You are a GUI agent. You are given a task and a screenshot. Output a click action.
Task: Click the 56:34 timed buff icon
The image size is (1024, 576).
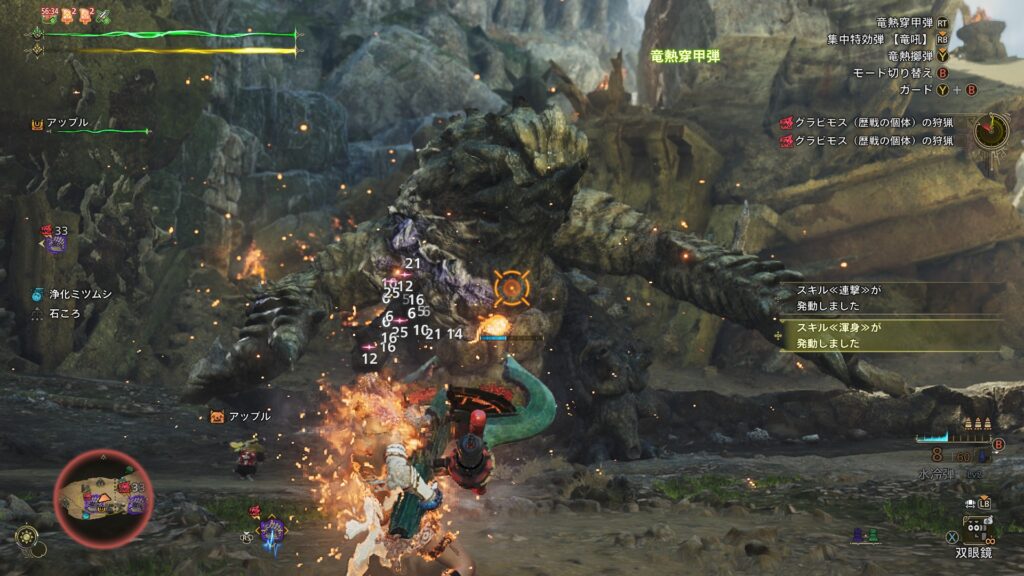pyautogui.click(x=48, y=14)
